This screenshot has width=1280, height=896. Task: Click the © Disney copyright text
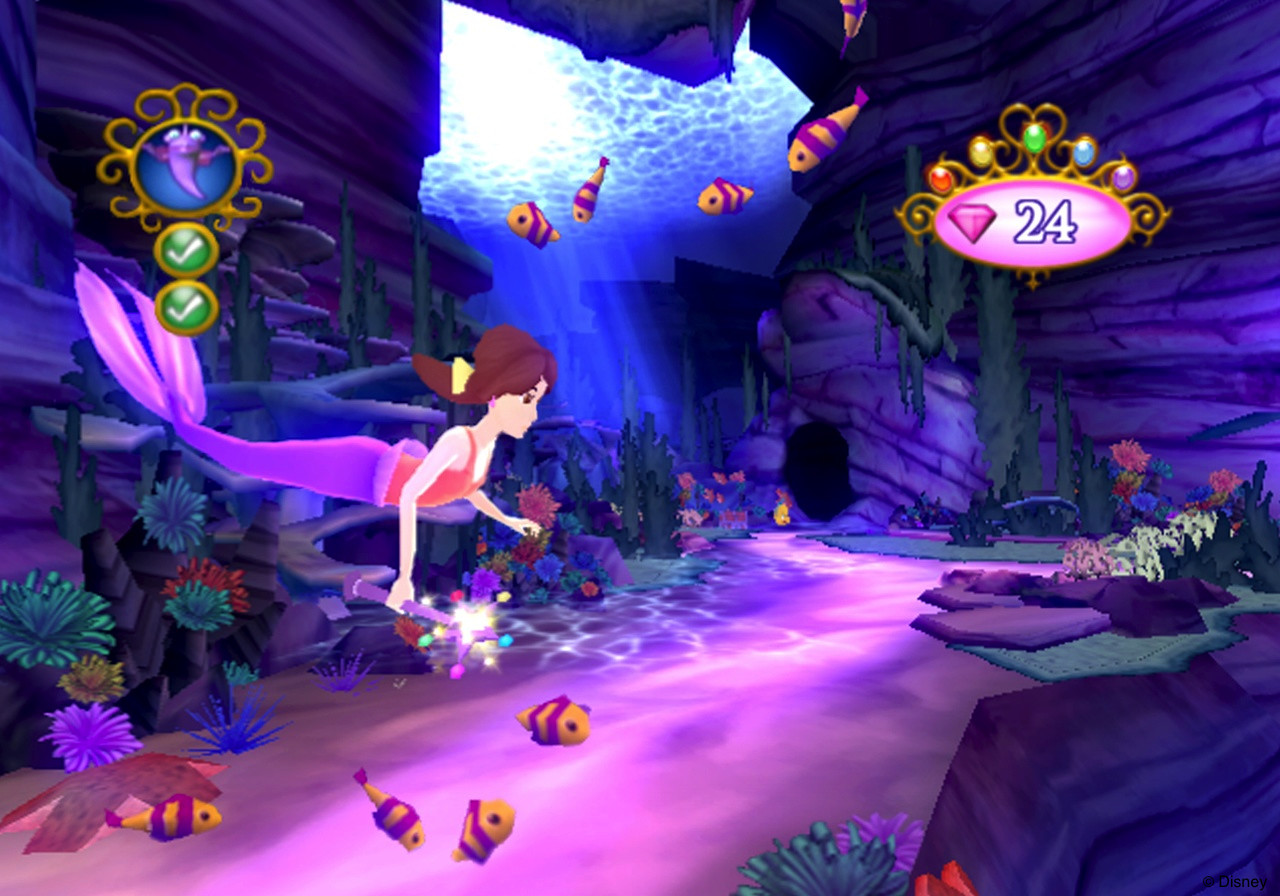pyautogui.click(x=1237, y=884)
